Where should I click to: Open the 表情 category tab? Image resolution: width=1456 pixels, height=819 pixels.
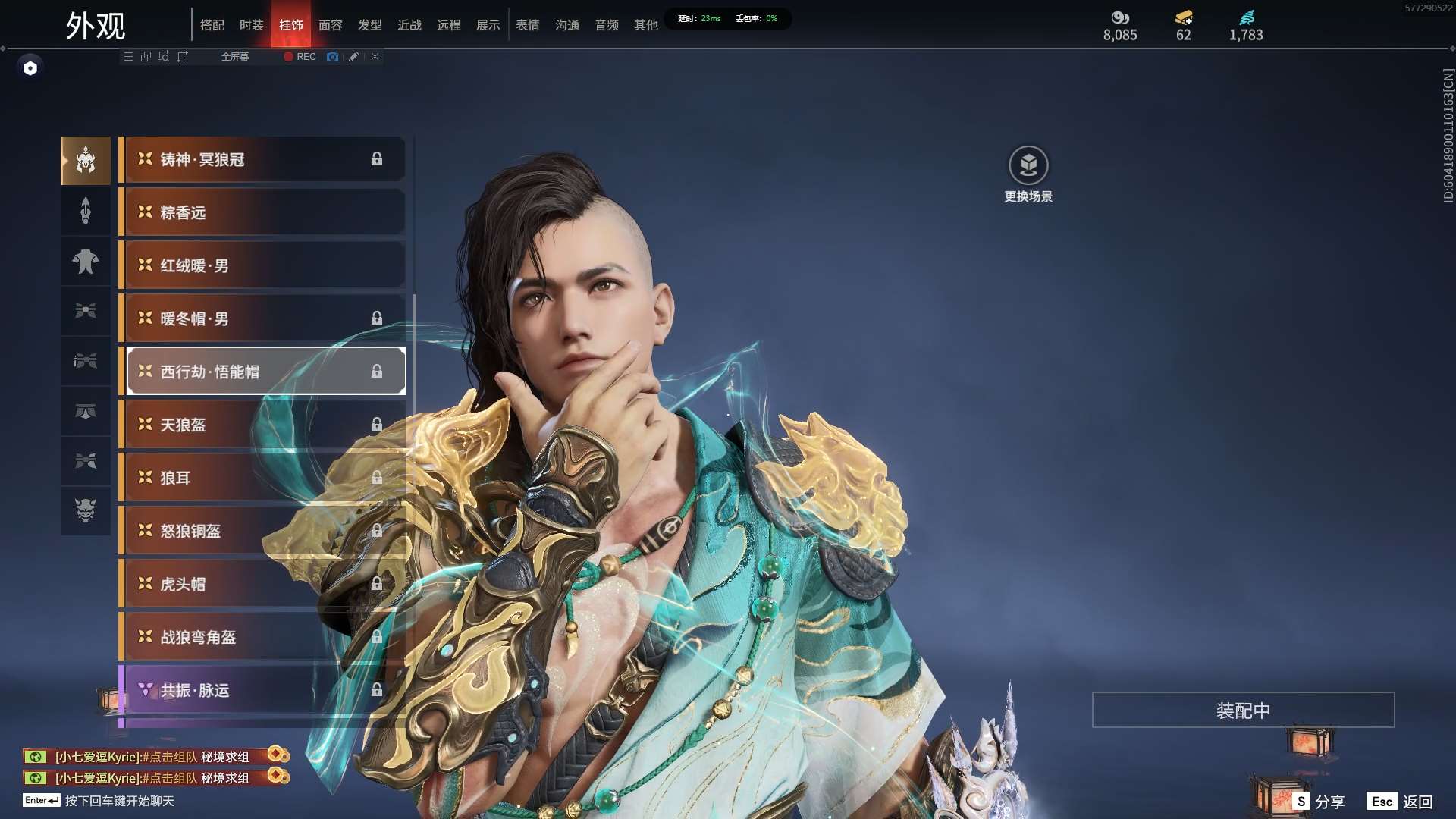[527, 25]
